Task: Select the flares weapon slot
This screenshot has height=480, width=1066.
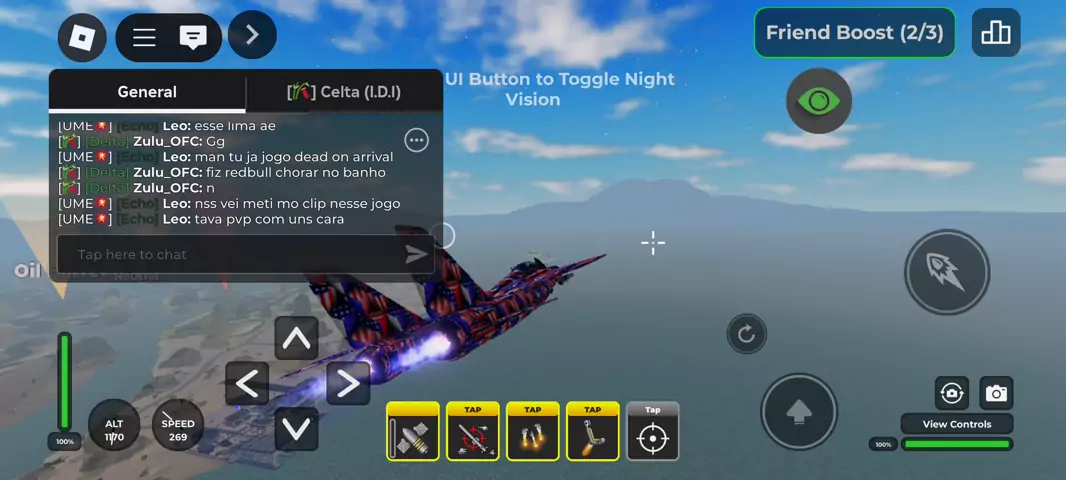Action: (x=533, y=432)
